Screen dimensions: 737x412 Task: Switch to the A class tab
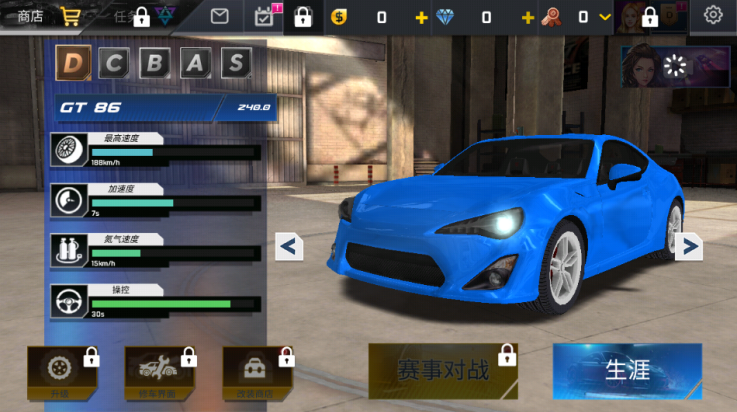click(x=195, y=63)
